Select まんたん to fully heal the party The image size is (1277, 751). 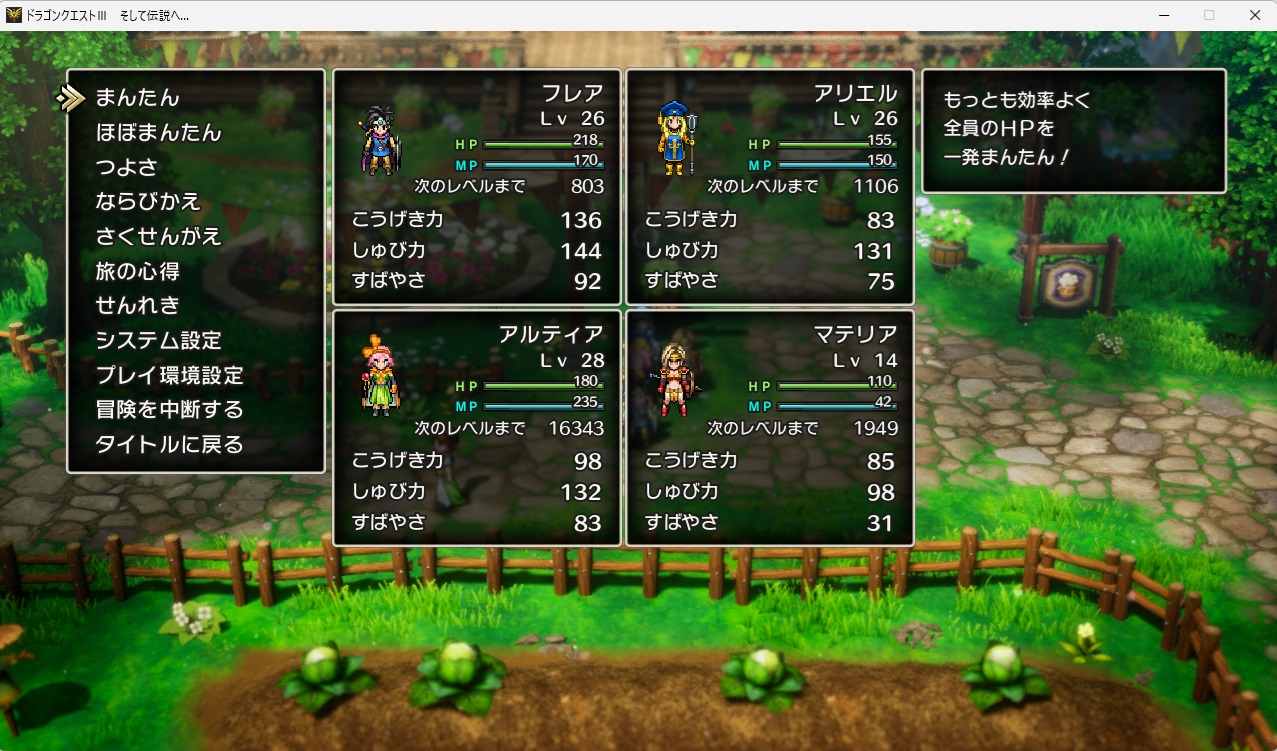(137, 98)
